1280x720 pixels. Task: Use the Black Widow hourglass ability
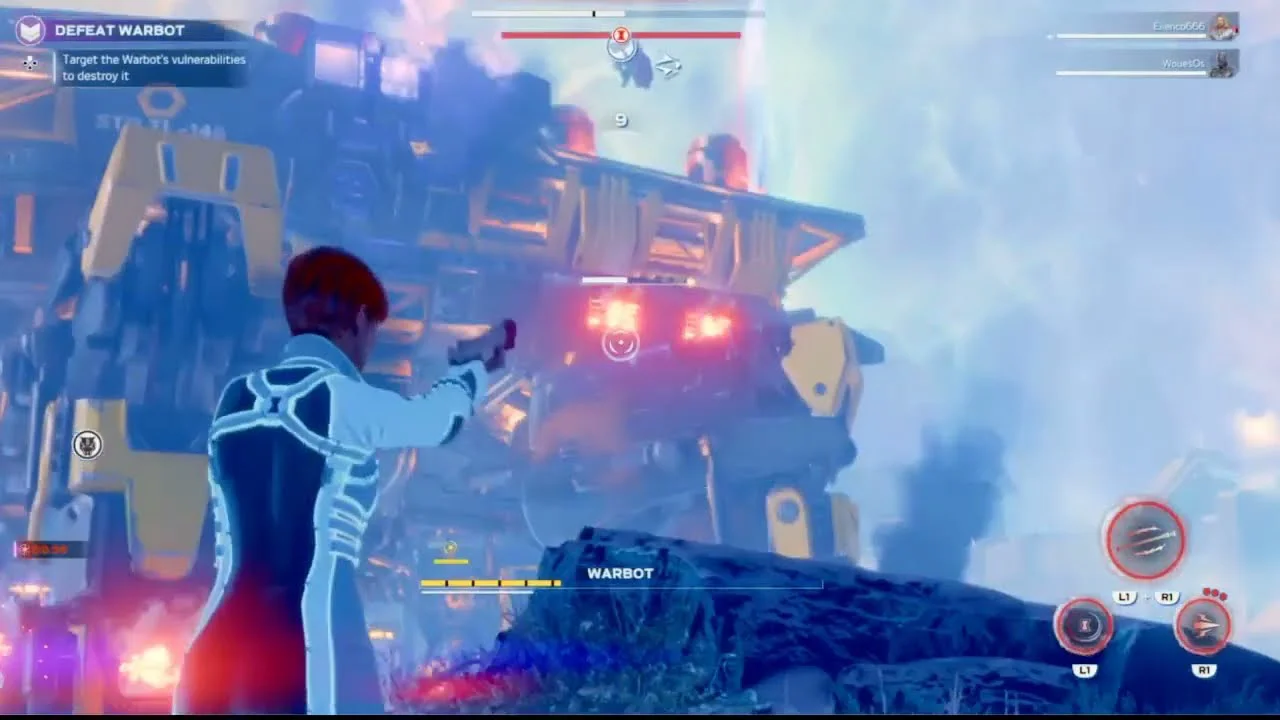[x=1085, y=626]
